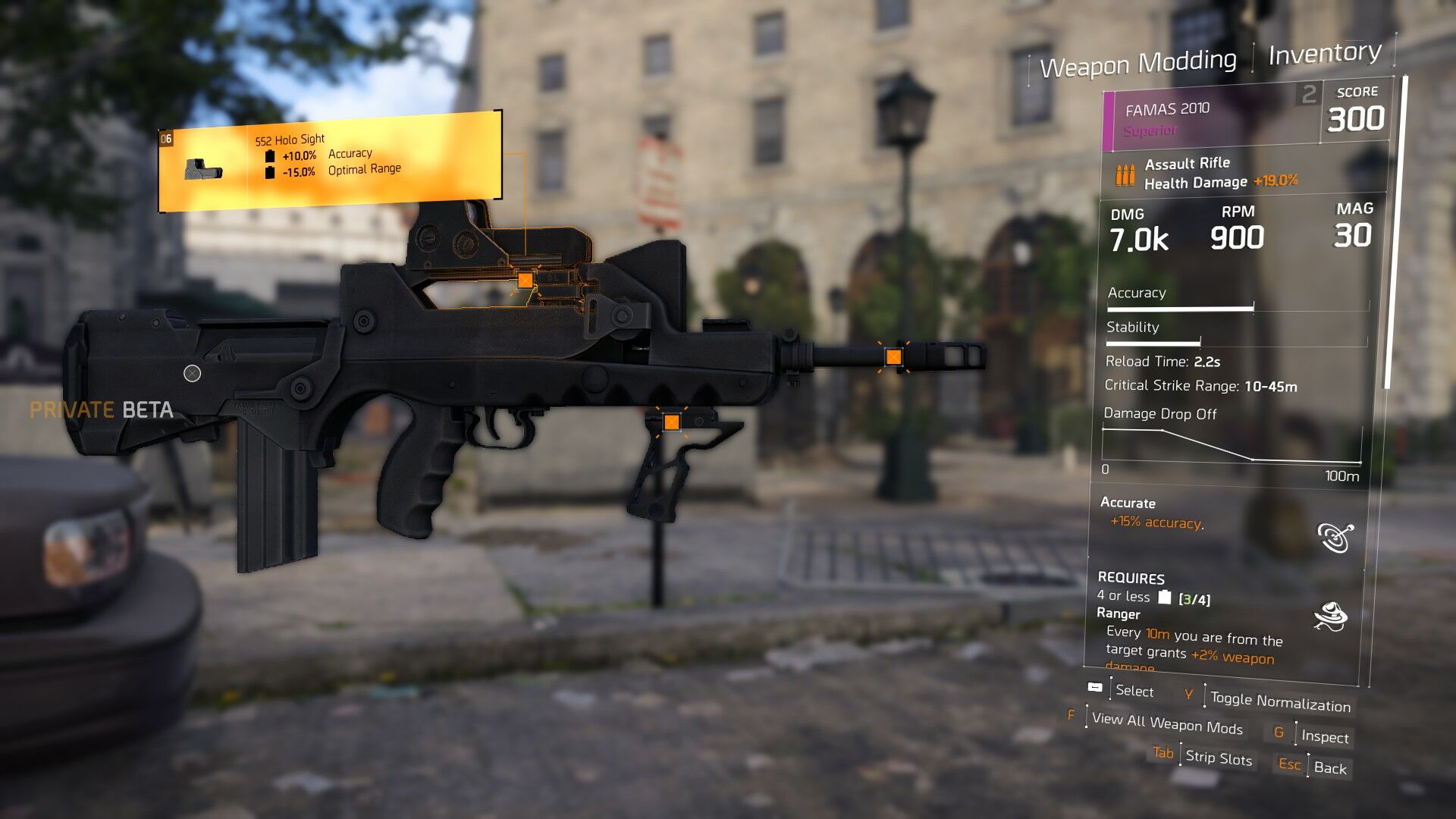
Task: Click the Select action button
Action: tap(1134, 691)
